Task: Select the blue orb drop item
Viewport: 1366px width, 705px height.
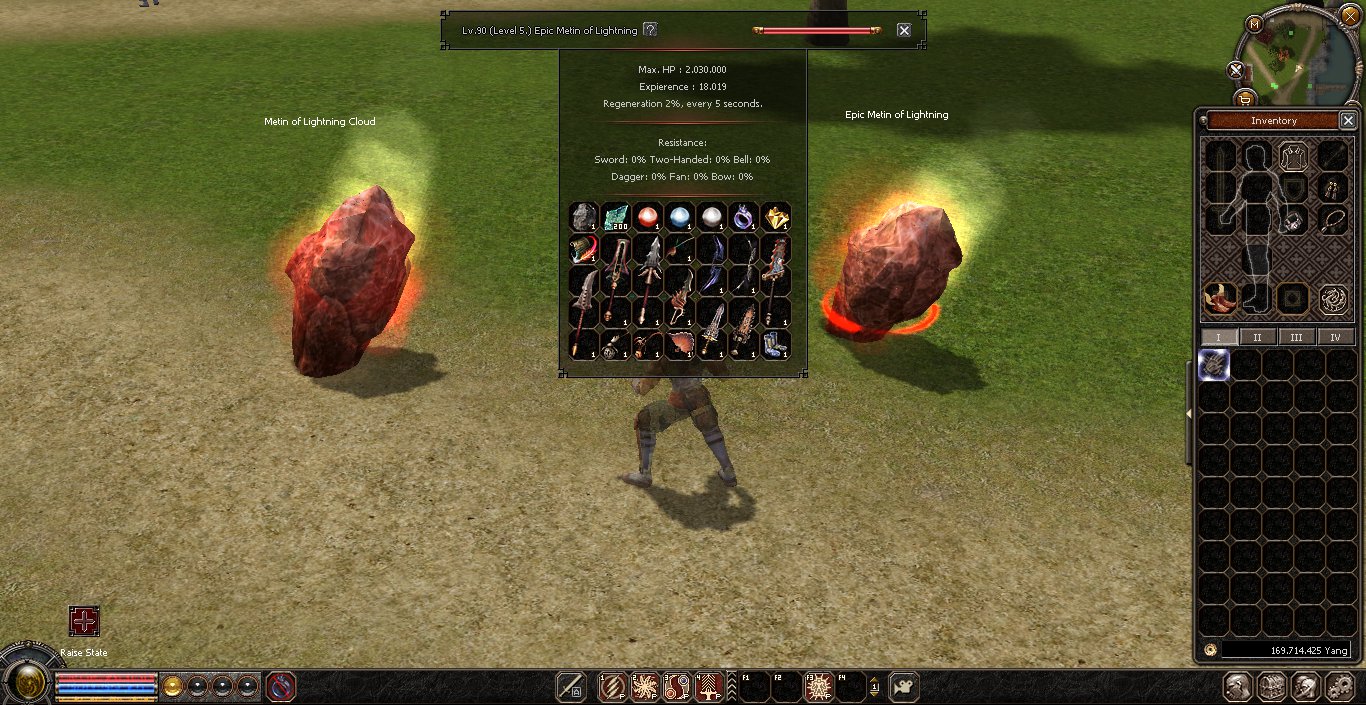Action: pyautogui.click(x=680, y=216)
